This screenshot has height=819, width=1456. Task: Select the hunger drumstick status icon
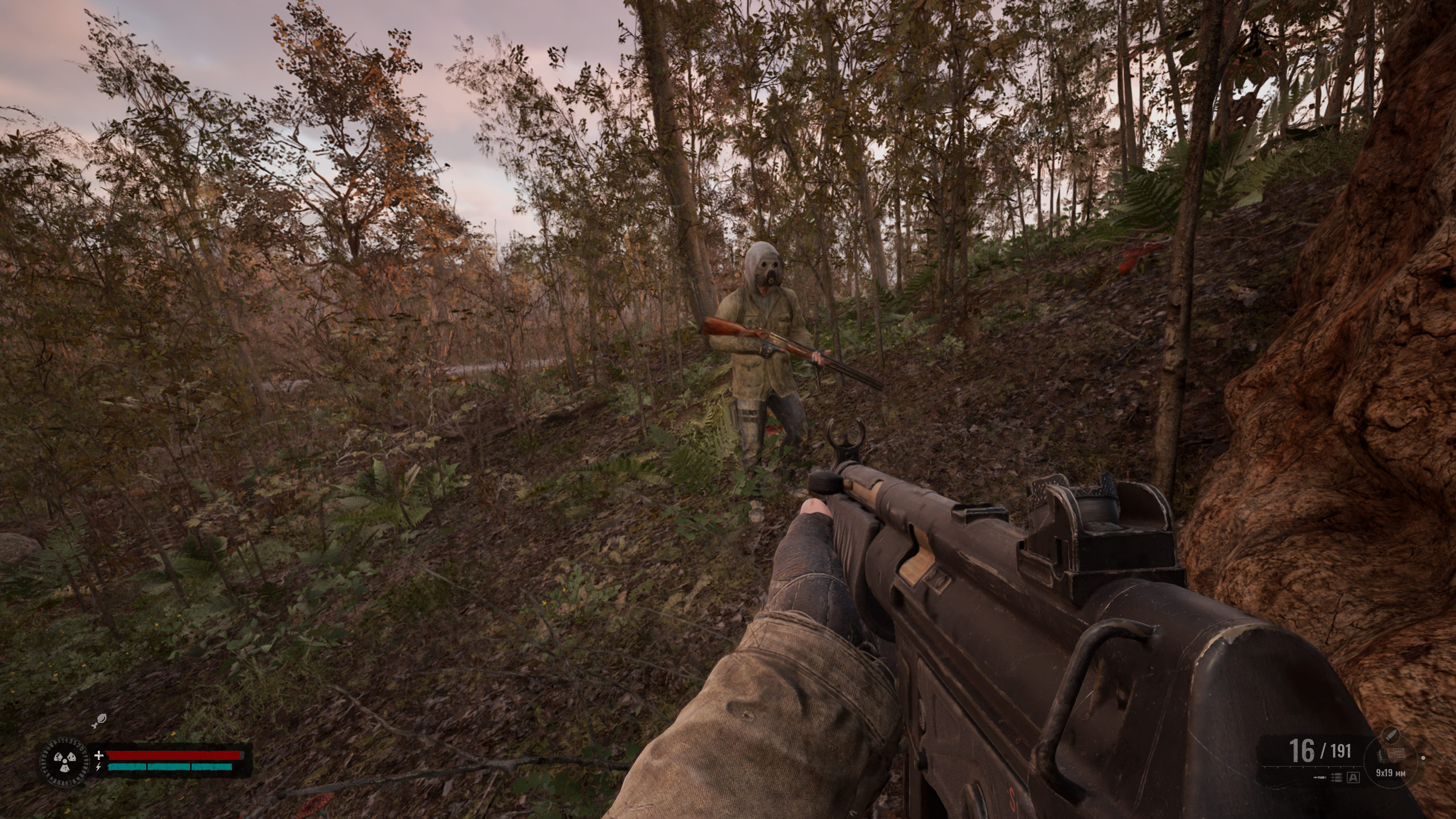point(99,721)
